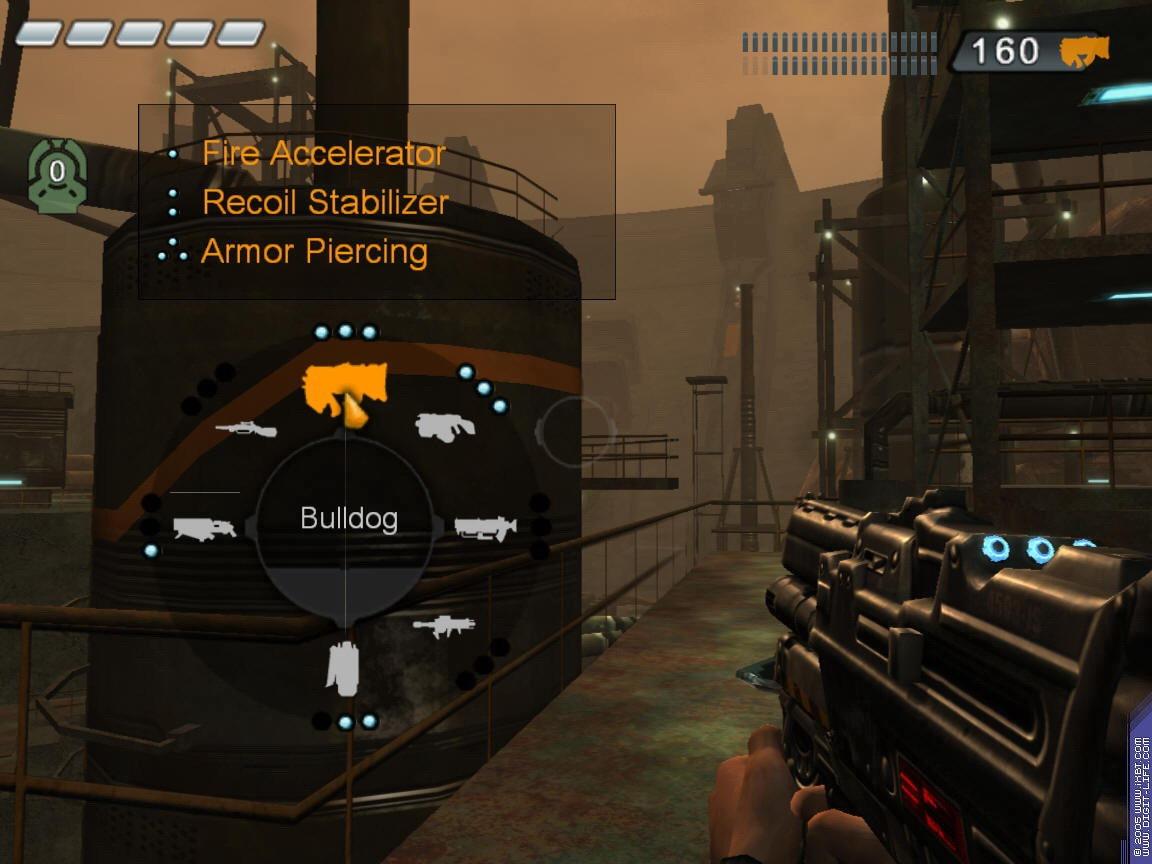Select the highlighted orange Bulldog weapon icon
The width and height of the screenshot is (1152, 864).
[x=344, y=389]
